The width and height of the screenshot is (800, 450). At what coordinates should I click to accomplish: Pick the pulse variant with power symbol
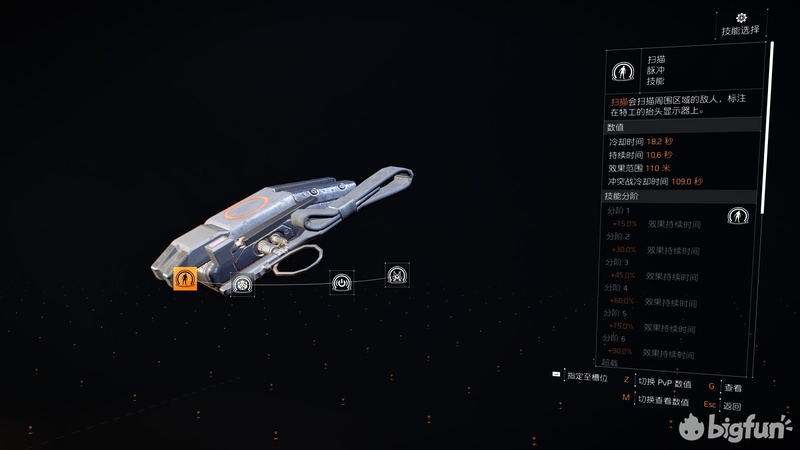coord(342,281)
